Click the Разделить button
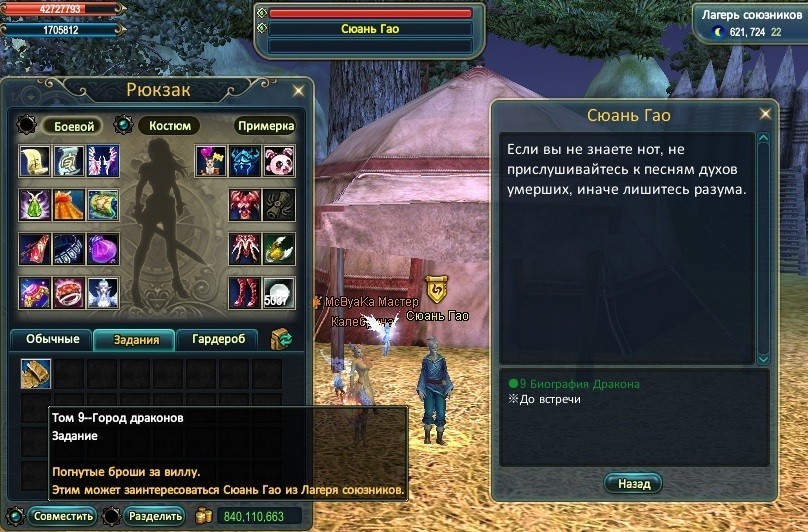This screenshot has width=808, height=532. tap(155, 516)
